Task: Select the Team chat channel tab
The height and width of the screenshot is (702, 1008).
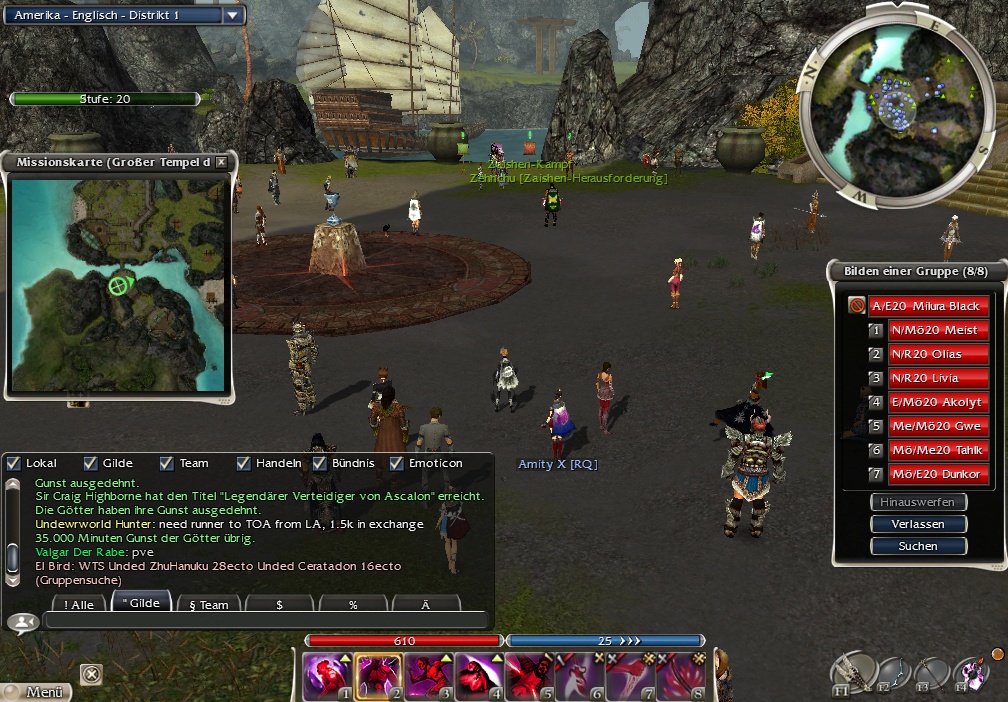Action: coord(208,604)
